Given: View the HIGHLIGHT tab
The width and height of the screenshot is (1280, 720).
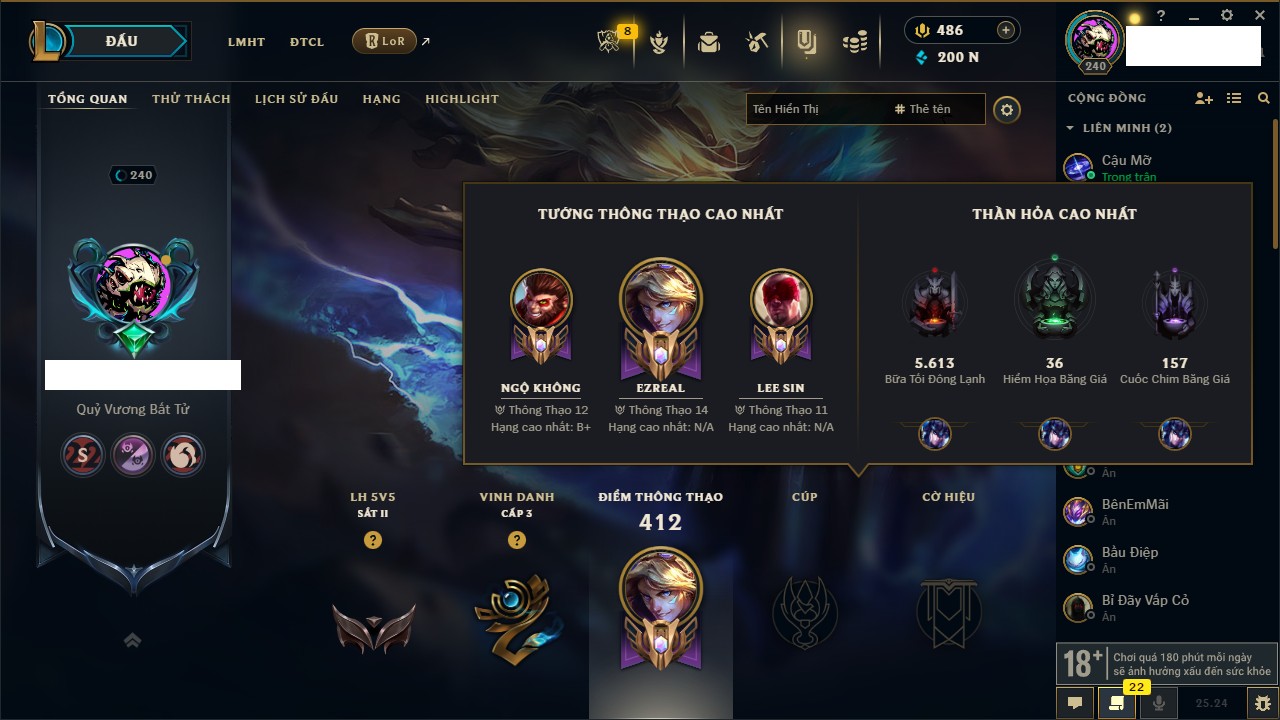Looking at the screenshot, I should pyautogui.click(x=461, y=99).
